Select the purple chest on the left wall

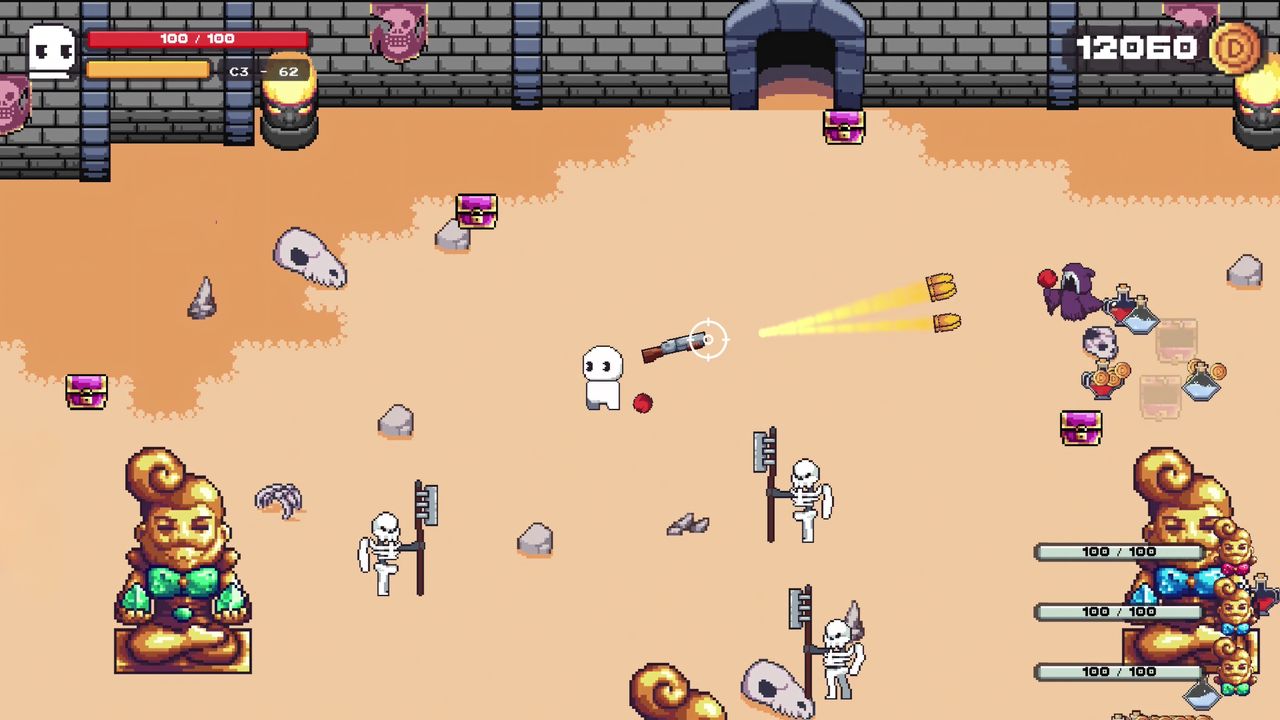point(86,392)
